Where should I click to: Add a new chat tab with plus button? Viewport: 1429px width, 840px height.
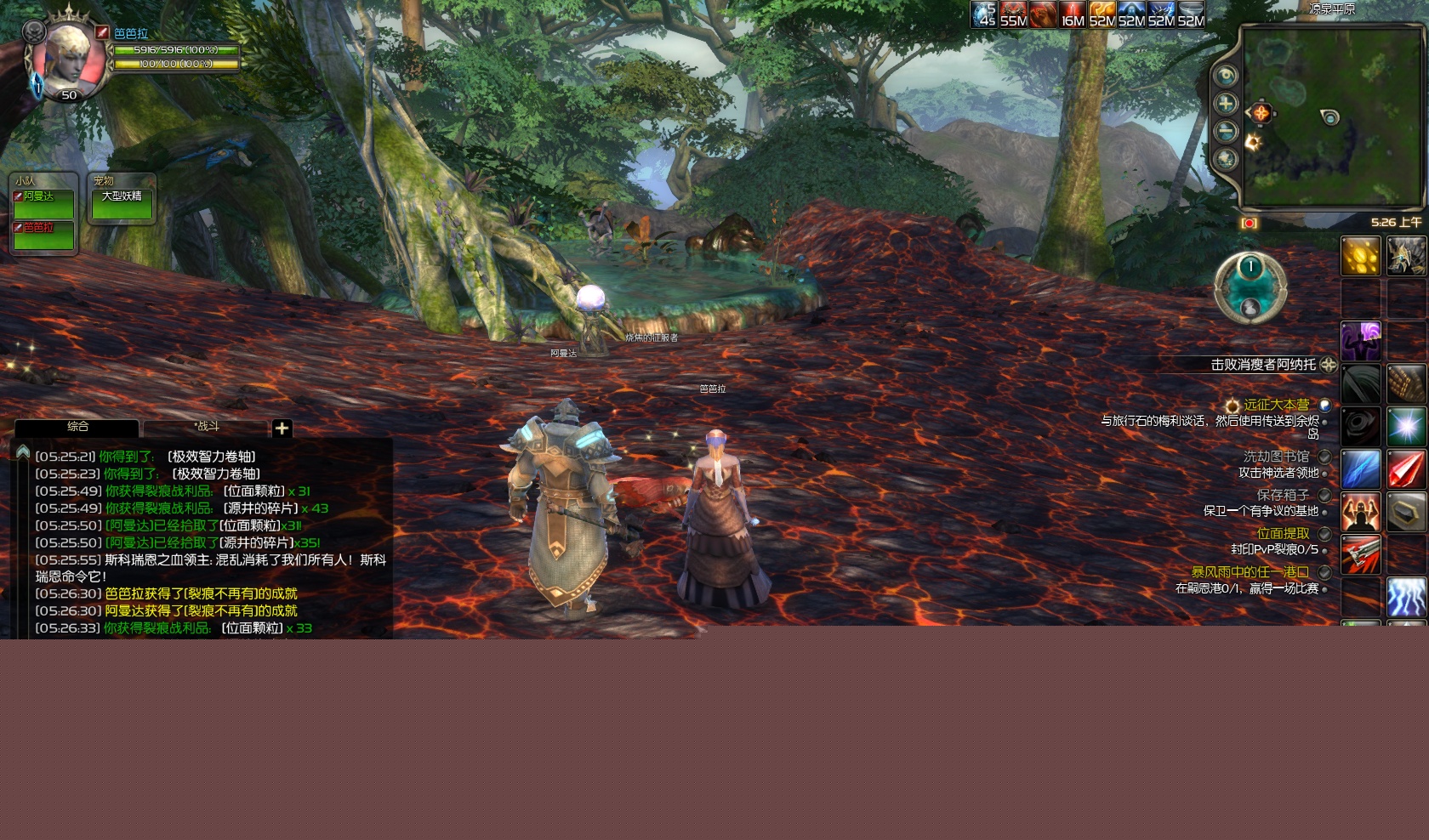tap(282, 428)
